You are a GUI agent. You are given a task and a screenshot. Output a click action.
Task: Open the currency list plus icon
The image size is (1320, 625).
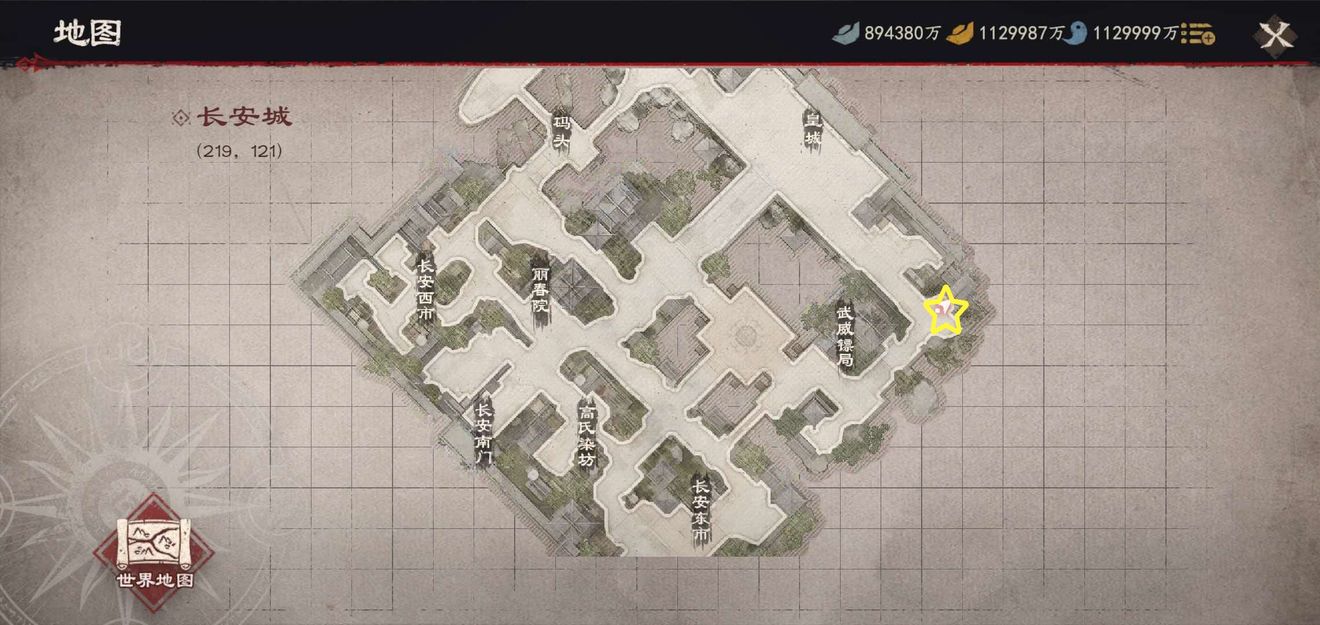click(x=1198, y=35)
